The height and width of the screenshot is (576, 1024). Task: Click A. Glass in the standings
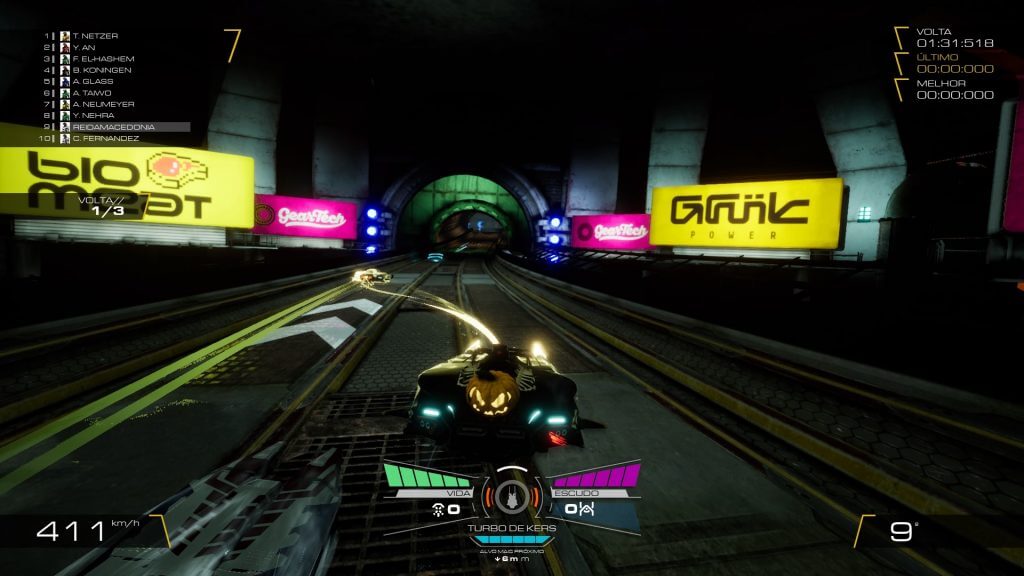coord(91,81)
